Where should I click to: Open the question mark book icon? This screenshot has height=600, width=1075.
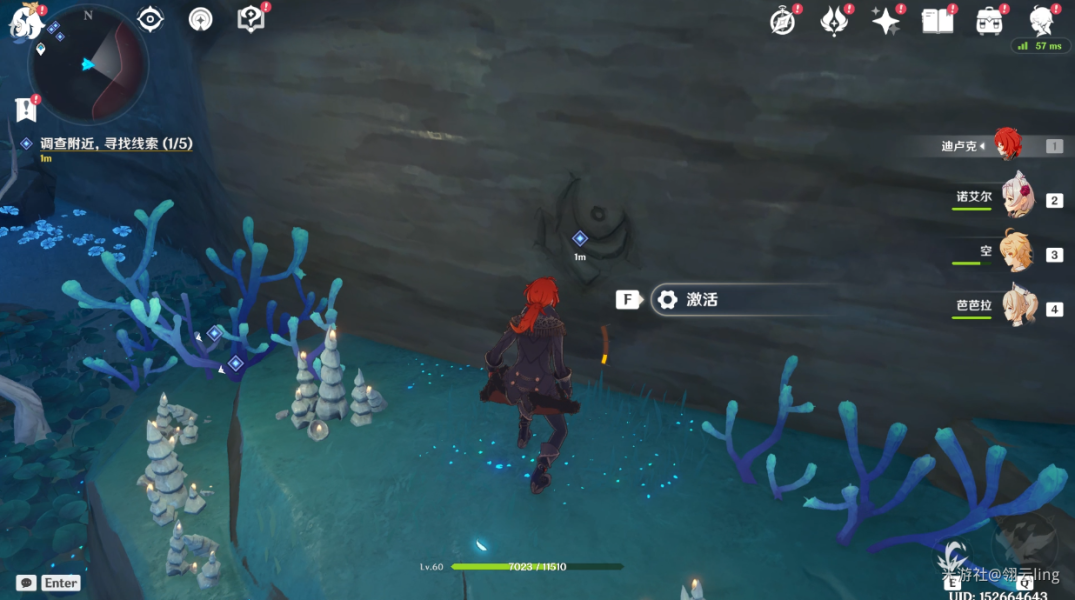(250, 19)
